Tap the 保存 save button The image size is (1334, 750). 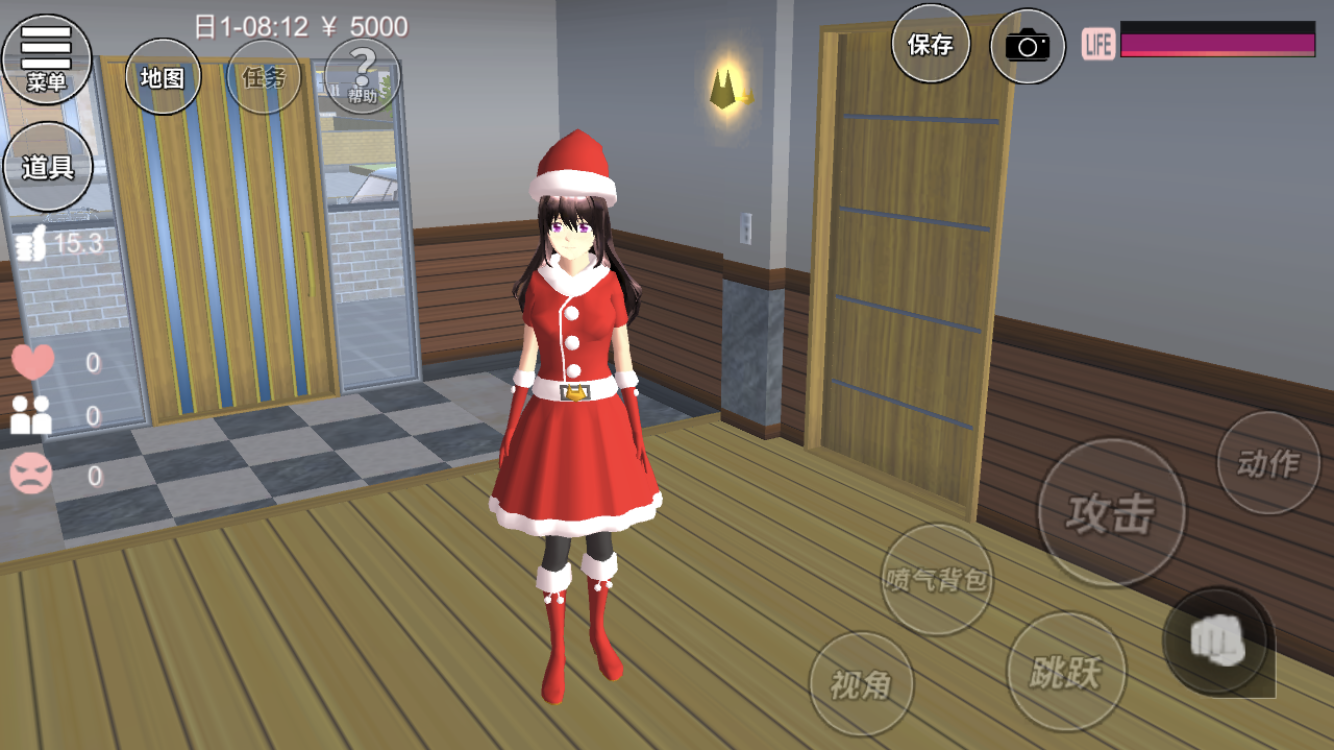930,44
